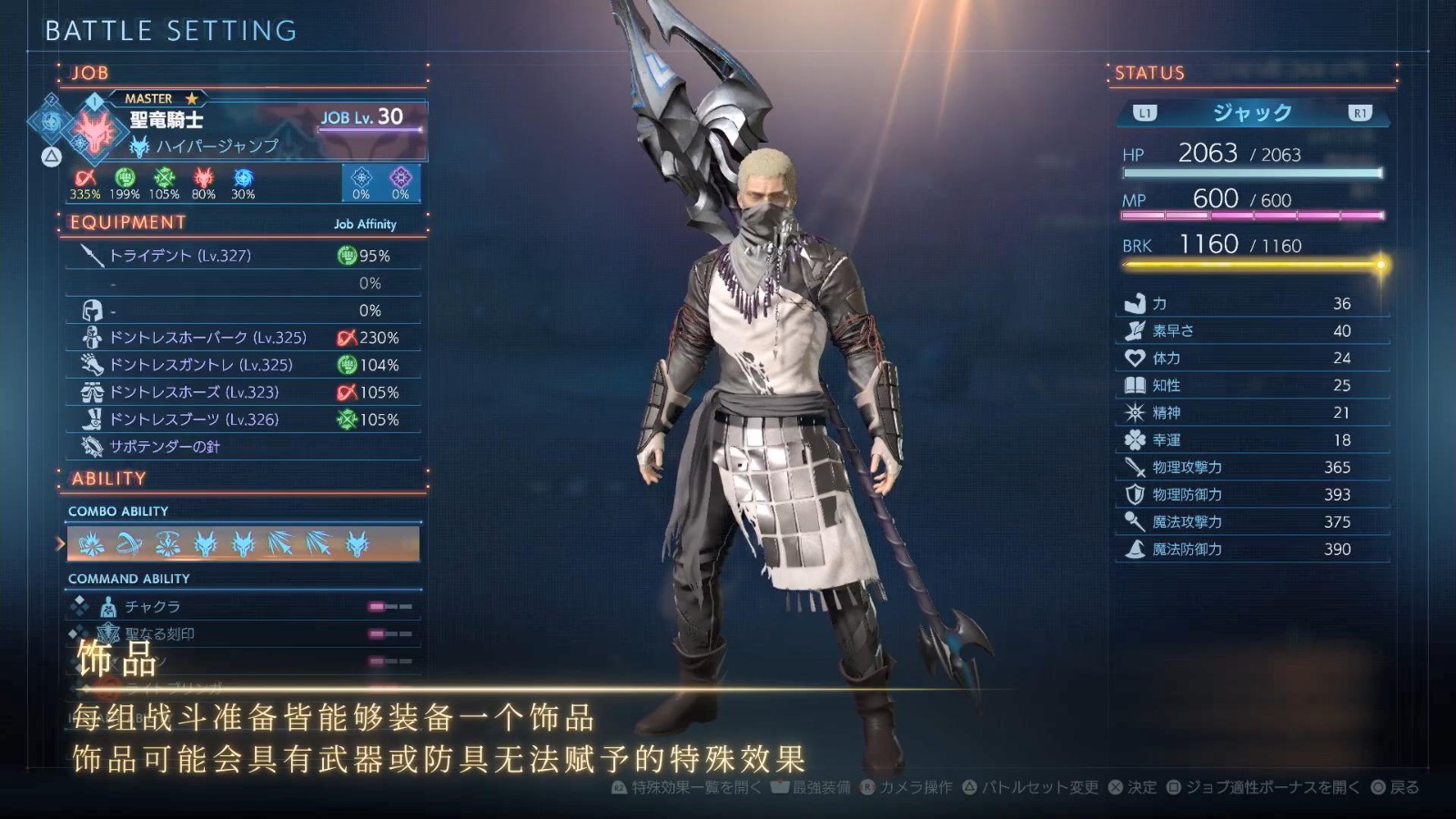Click the ドントレスブーツ boots icon

tap(90, 420)
